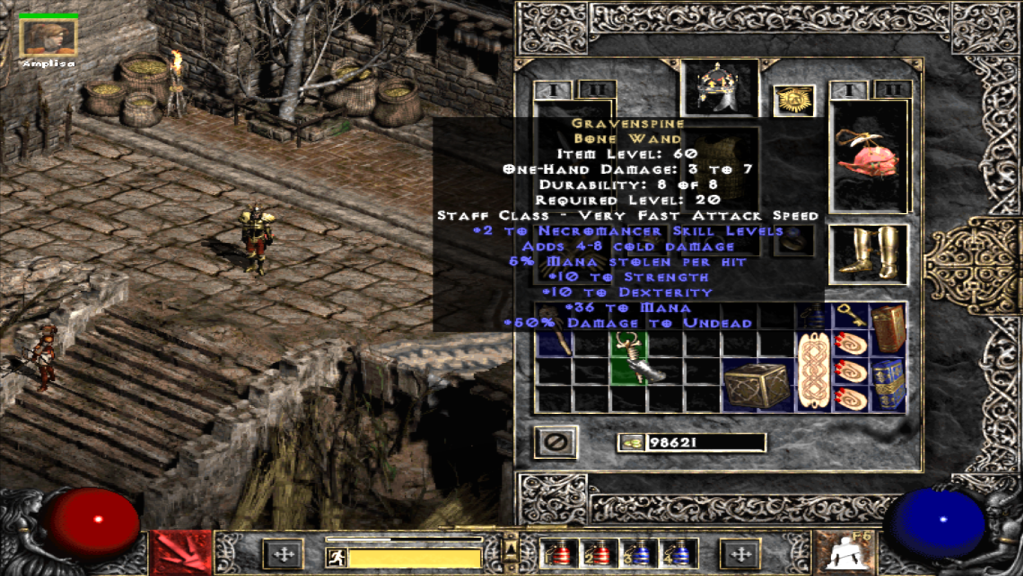Viewport: 1023px width, 576px height.
Task: Click the Amplisa mercenary portrait
Action: tap(48, 37)
